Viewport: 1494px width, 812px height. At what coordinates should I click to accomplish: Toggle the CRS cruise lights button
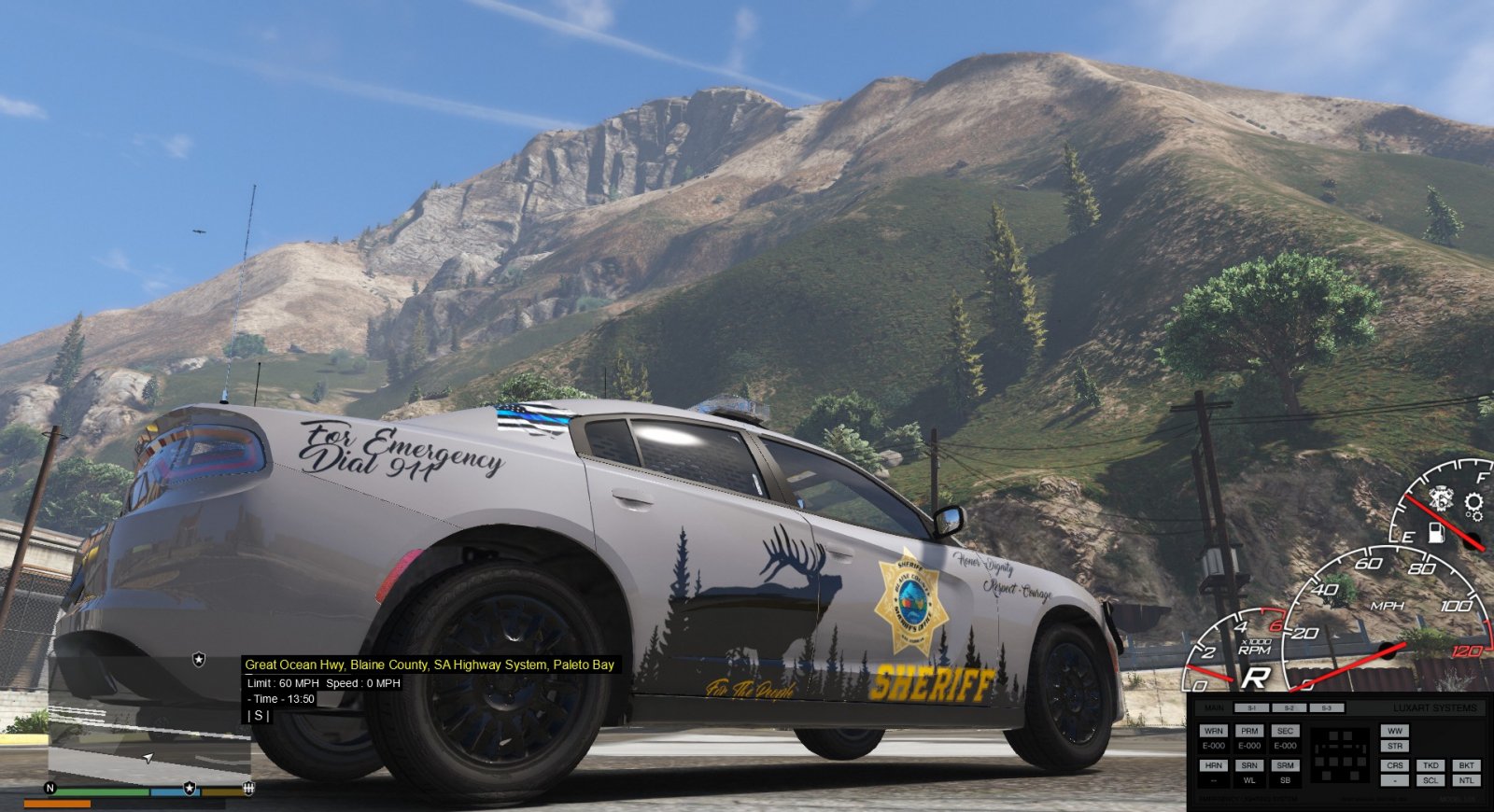1395,765
